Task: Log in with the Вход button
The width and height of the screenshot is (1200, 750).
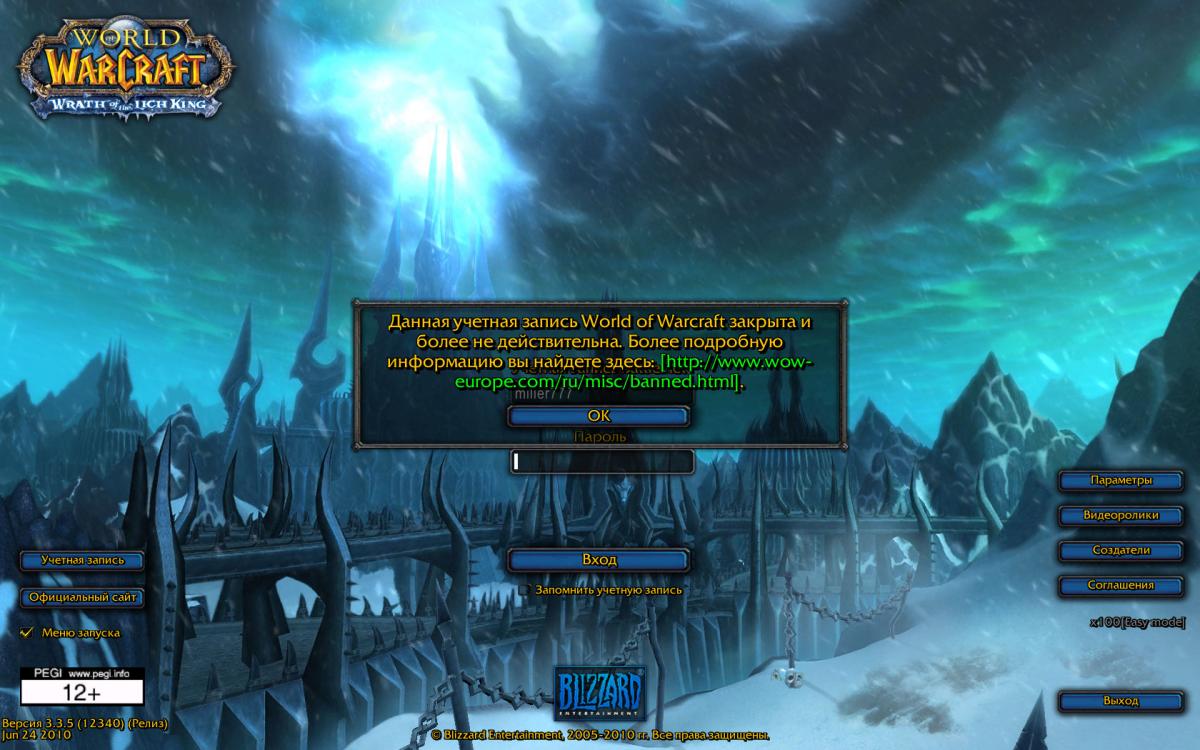Action: (599, 560)
